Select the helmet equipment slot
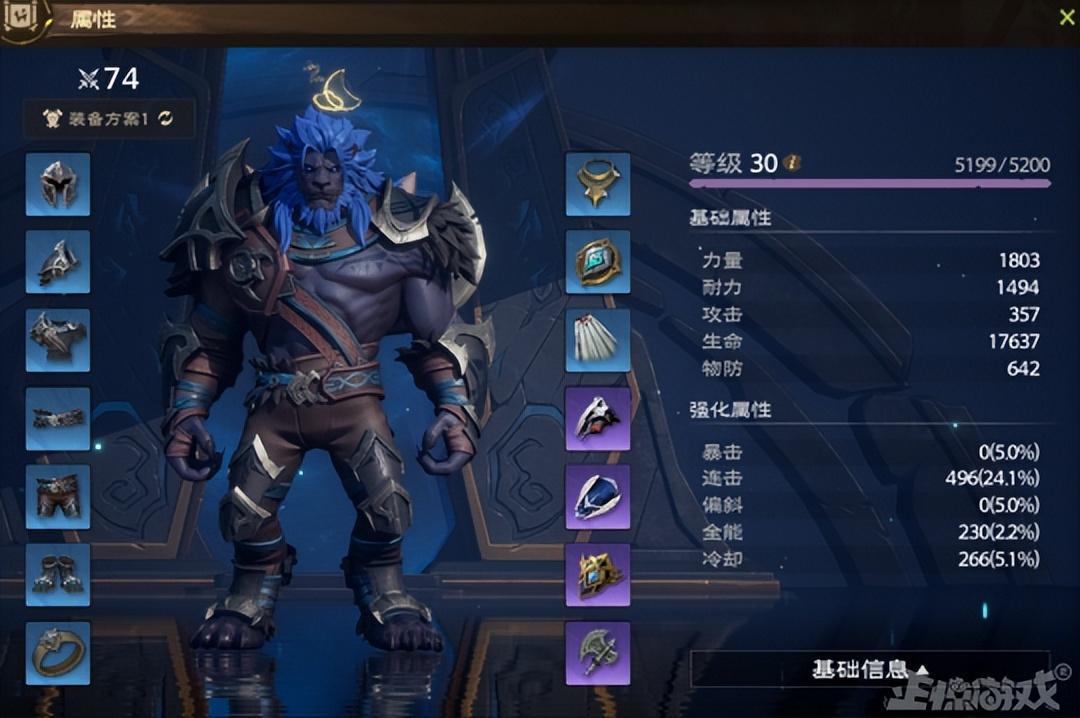This screenshot has width=1080, height=718. (x=58, y=184)
